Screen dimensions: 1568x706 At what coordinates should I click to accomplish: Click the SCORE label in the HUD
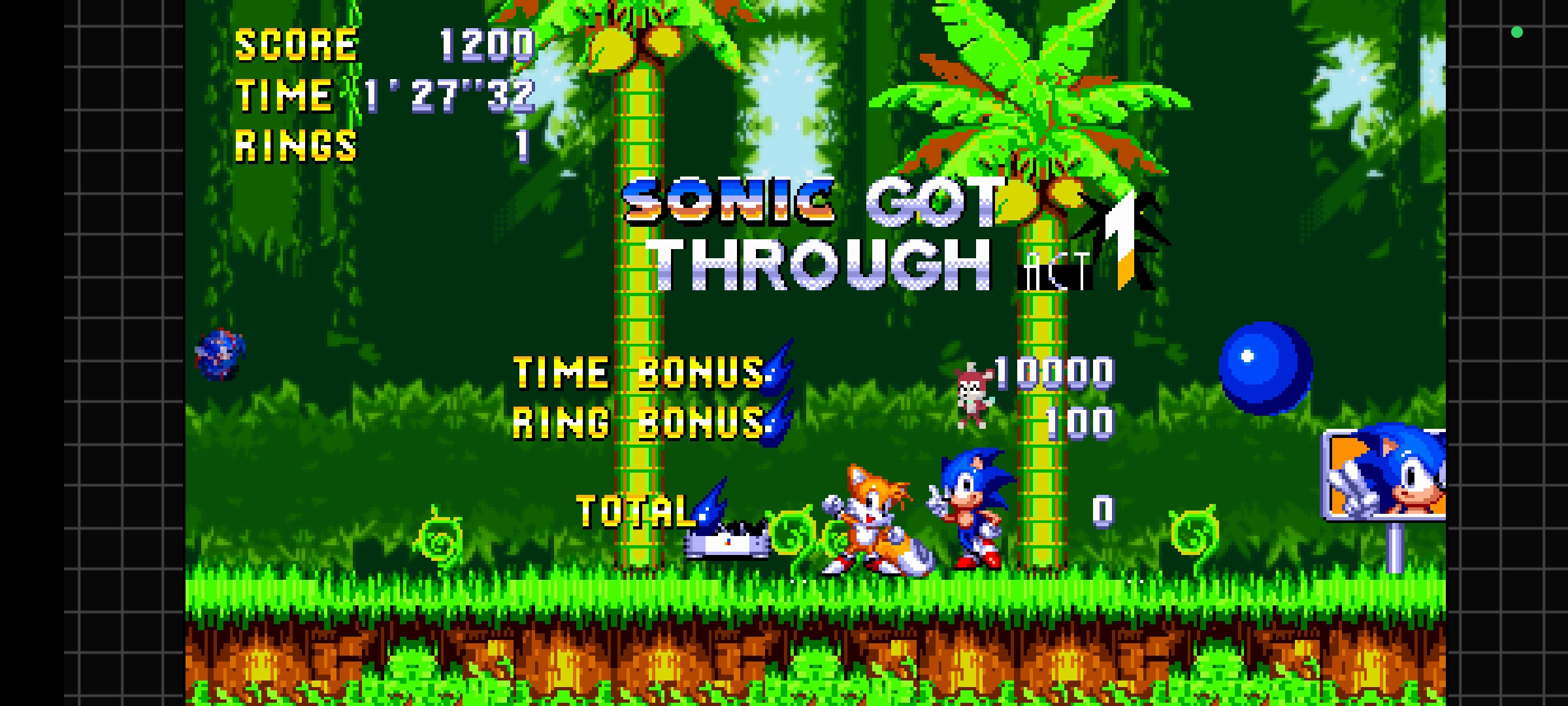(295, 44)
